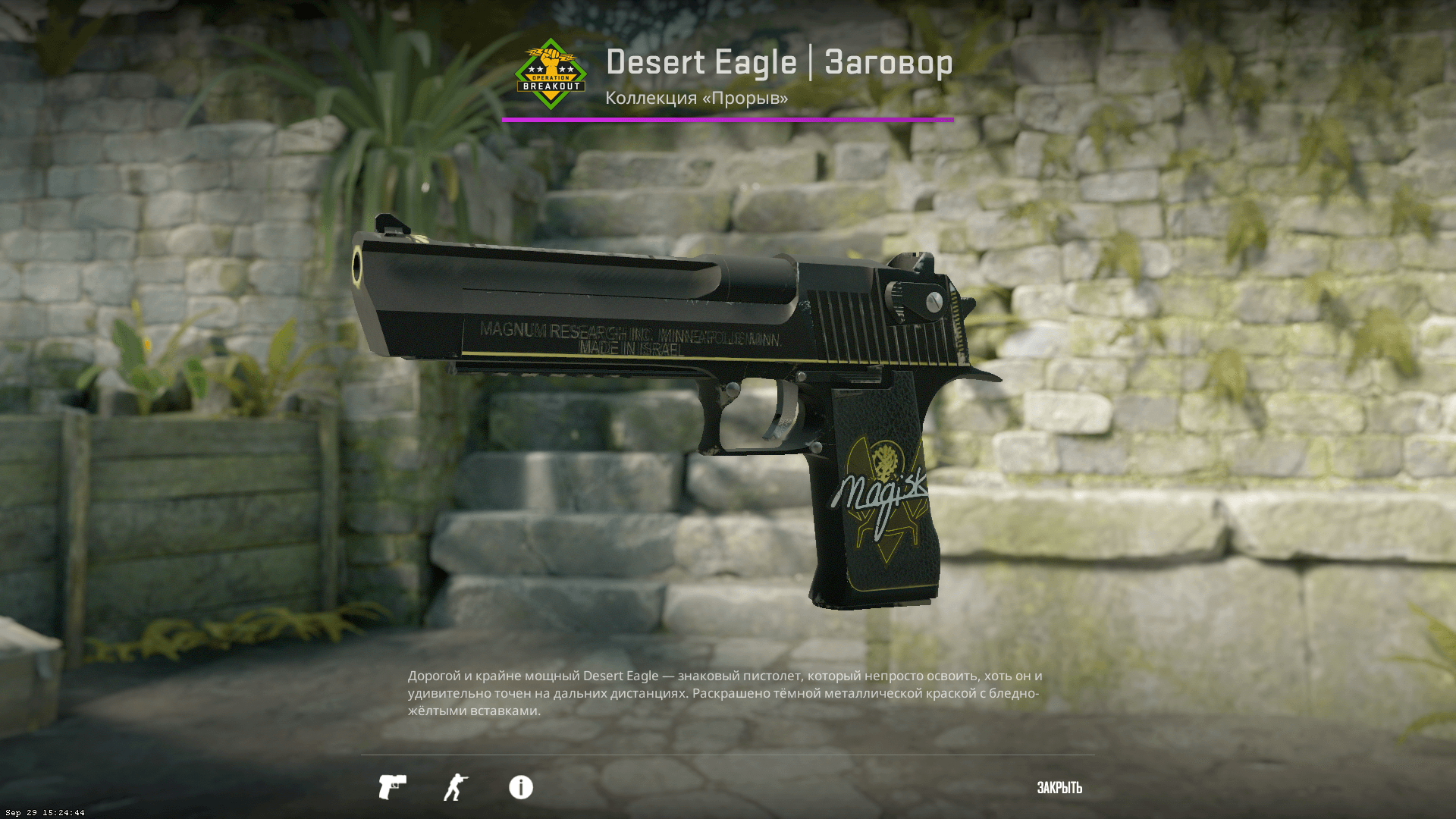Select the pistol view icon
This screenshot has width=1456, height=819.
(x=392, y=787)
